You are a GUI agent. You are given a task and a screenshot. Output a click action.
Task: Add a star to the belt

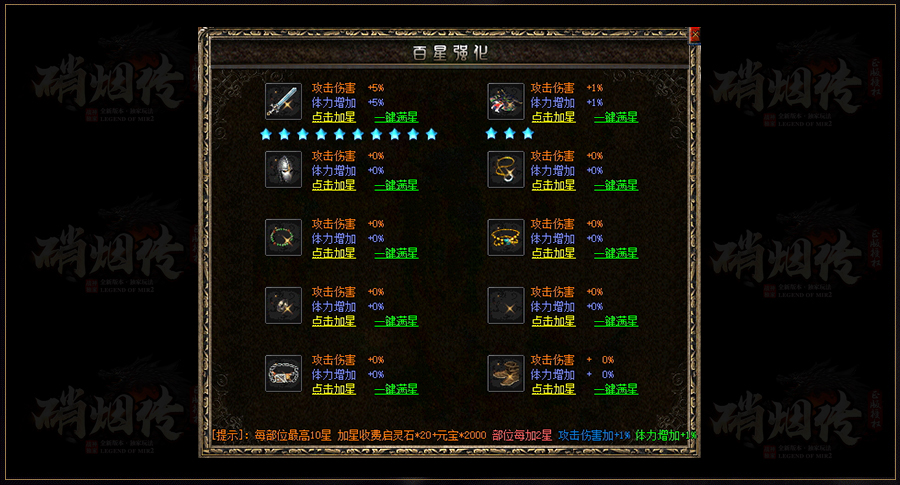(x=334, y=389)
